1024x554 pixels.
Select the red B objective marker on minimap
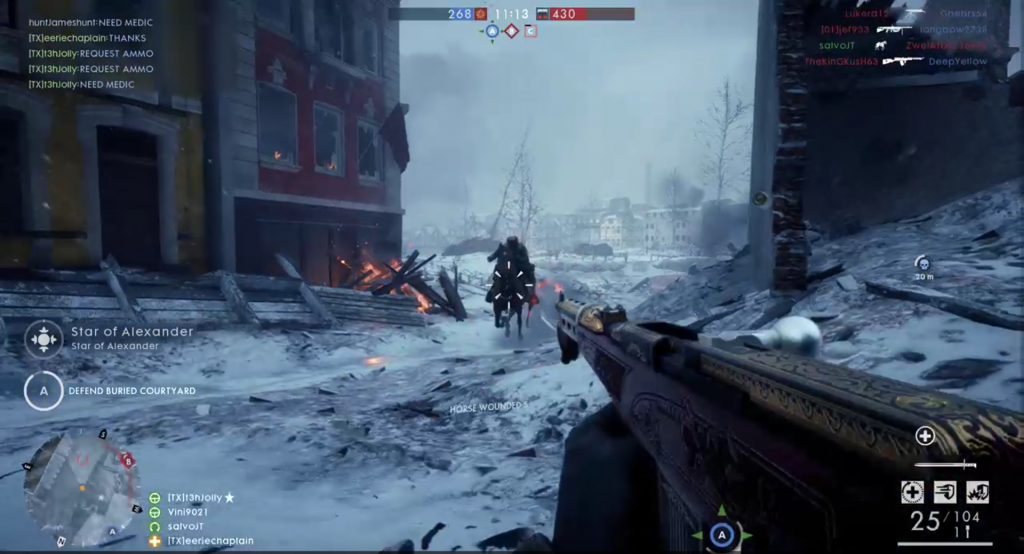(x=127, y=461)
